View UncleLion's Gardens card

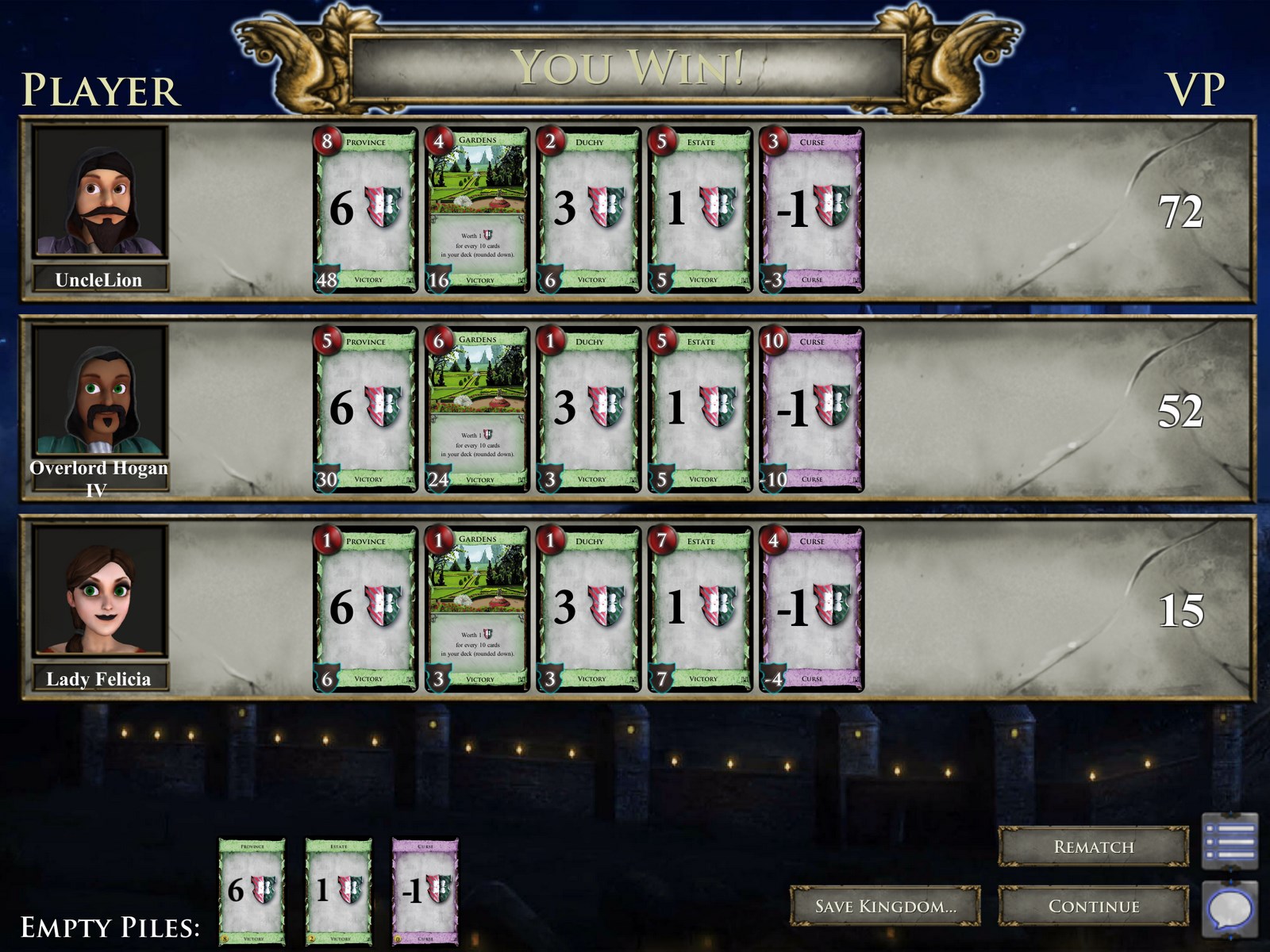(477, 210)
